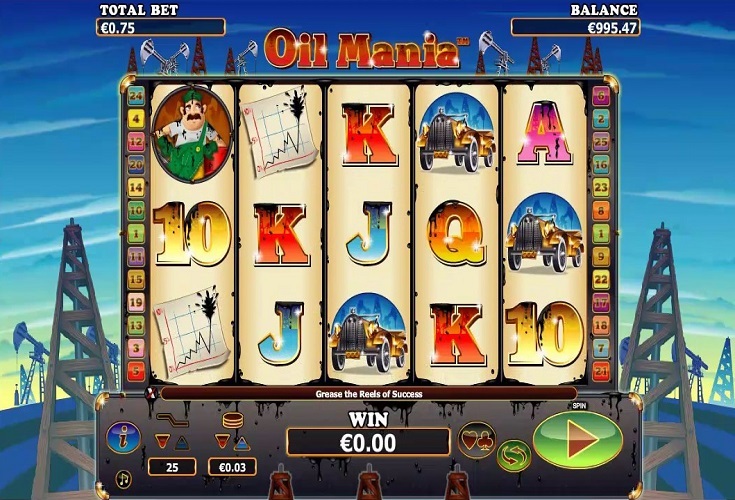The image size is (735, 500).
Task: Select payline marker 24
Action: point(137,97)
